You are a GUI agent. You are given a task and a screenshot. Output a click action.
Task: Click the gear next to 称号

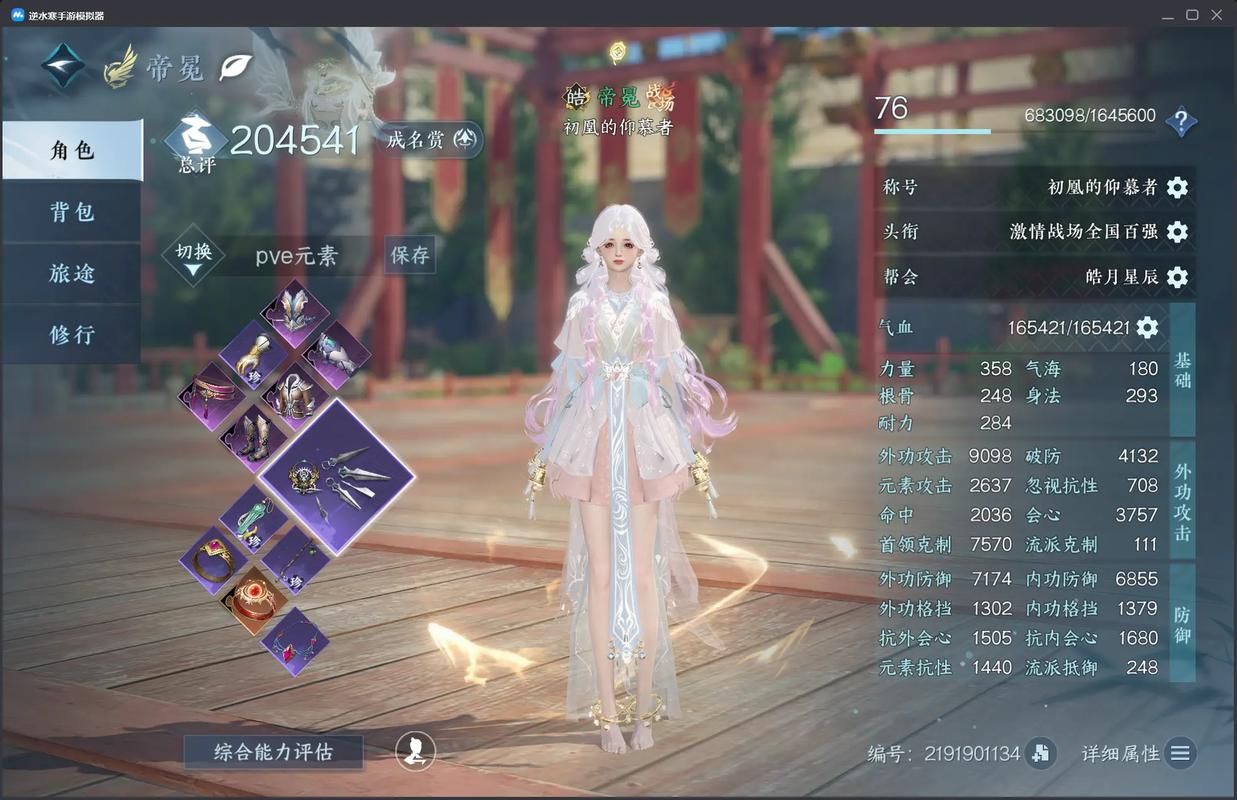pos(1177,187)
